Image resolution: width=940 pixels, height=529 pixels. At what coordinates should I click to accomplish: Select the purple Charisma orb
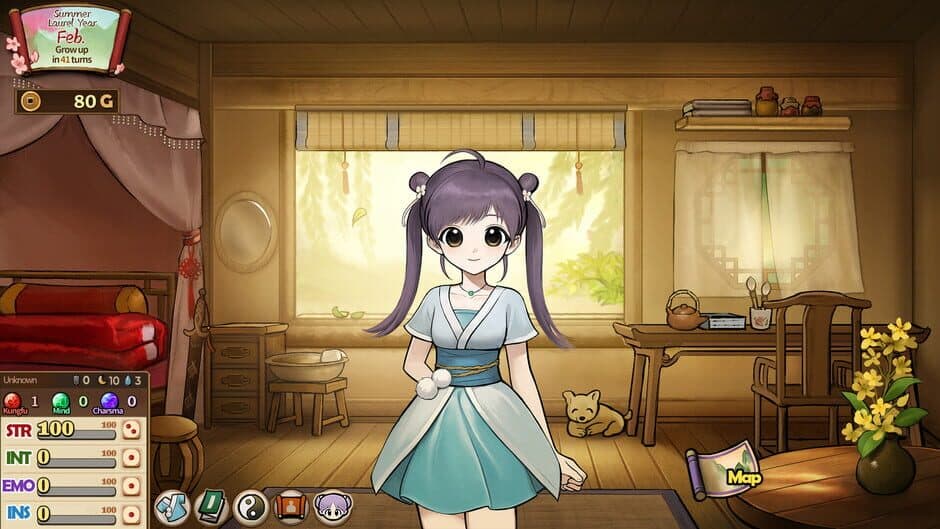(108, 401)
